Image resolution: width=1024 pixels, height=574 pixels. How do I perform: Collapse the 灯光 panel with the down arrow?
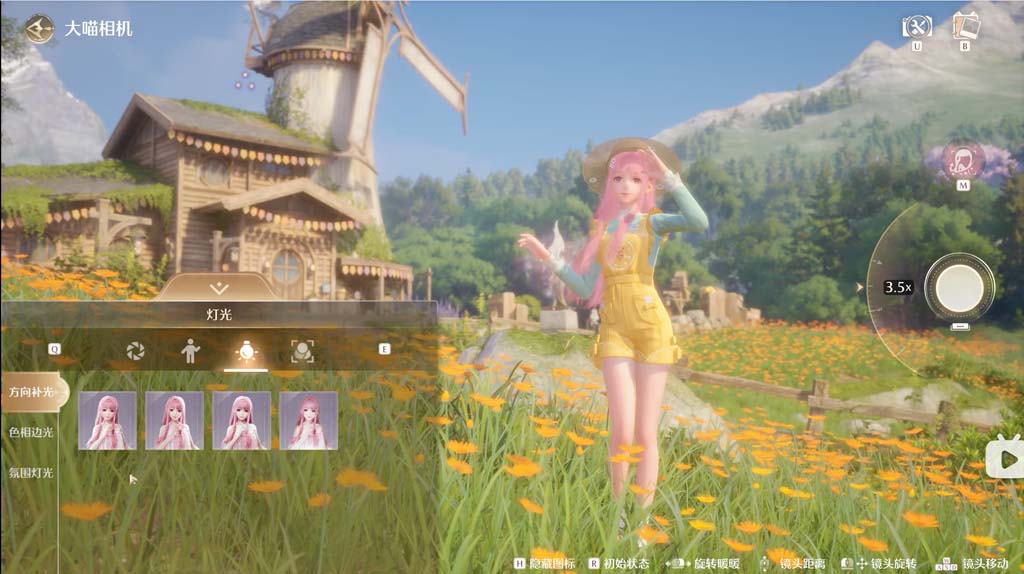point(220,288)
